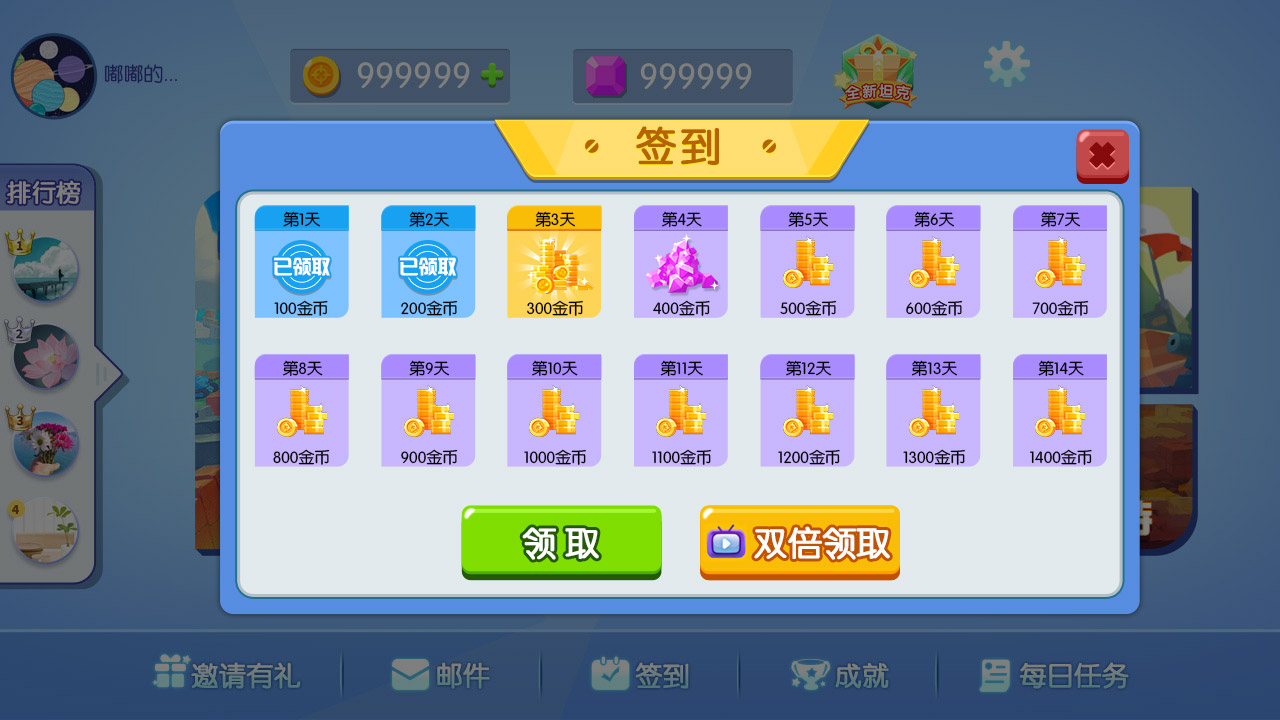Click the trophy icon beside 成就

[812, 675]
